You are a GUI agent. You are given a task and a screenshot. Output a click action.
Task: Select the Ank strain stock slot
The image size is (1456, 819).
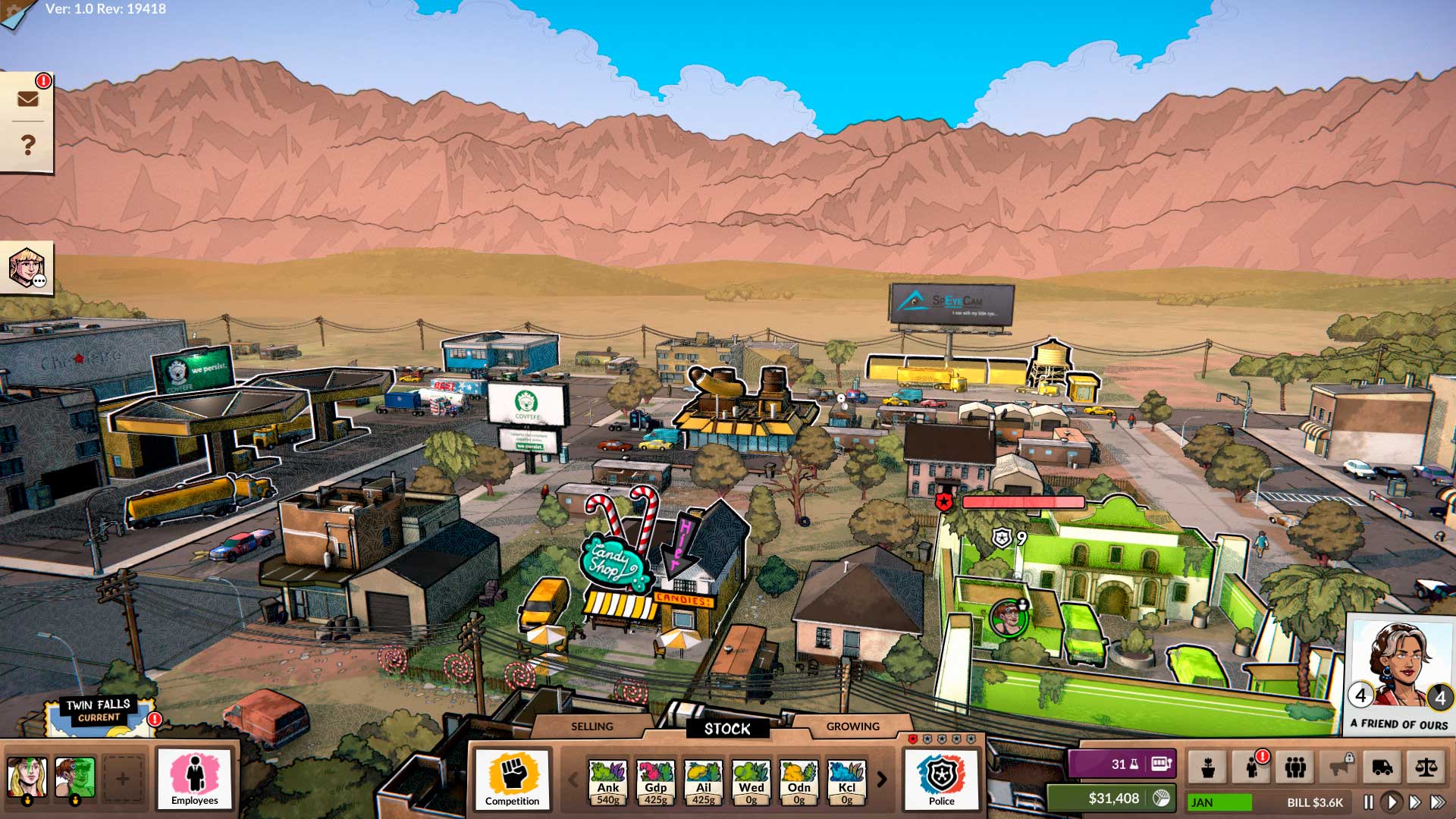[608, 781]
